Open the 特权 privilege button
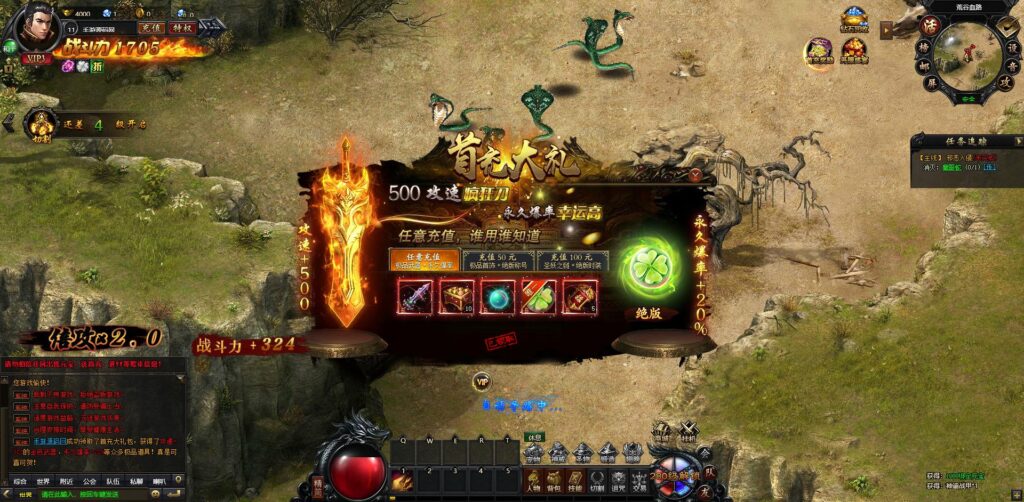The image size is (1024, 502). tap(181, 28)
